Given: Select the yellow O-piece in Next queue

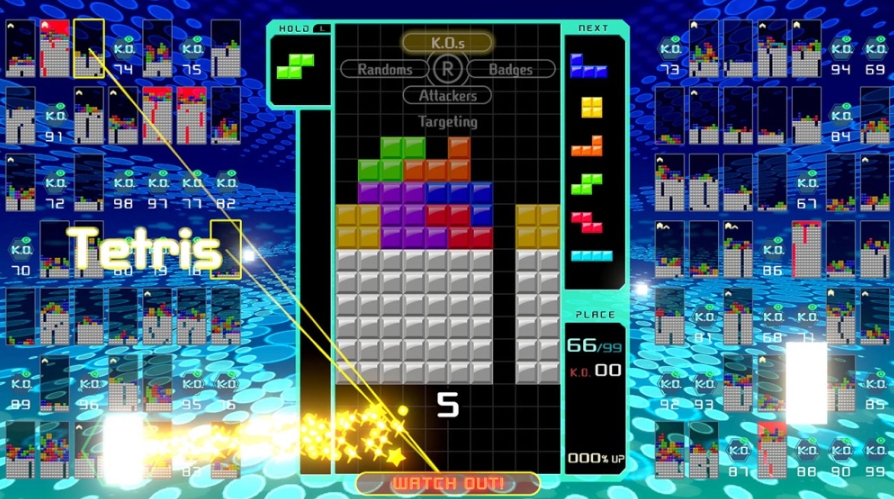Looking at the screenshot, I should point(592,106).
